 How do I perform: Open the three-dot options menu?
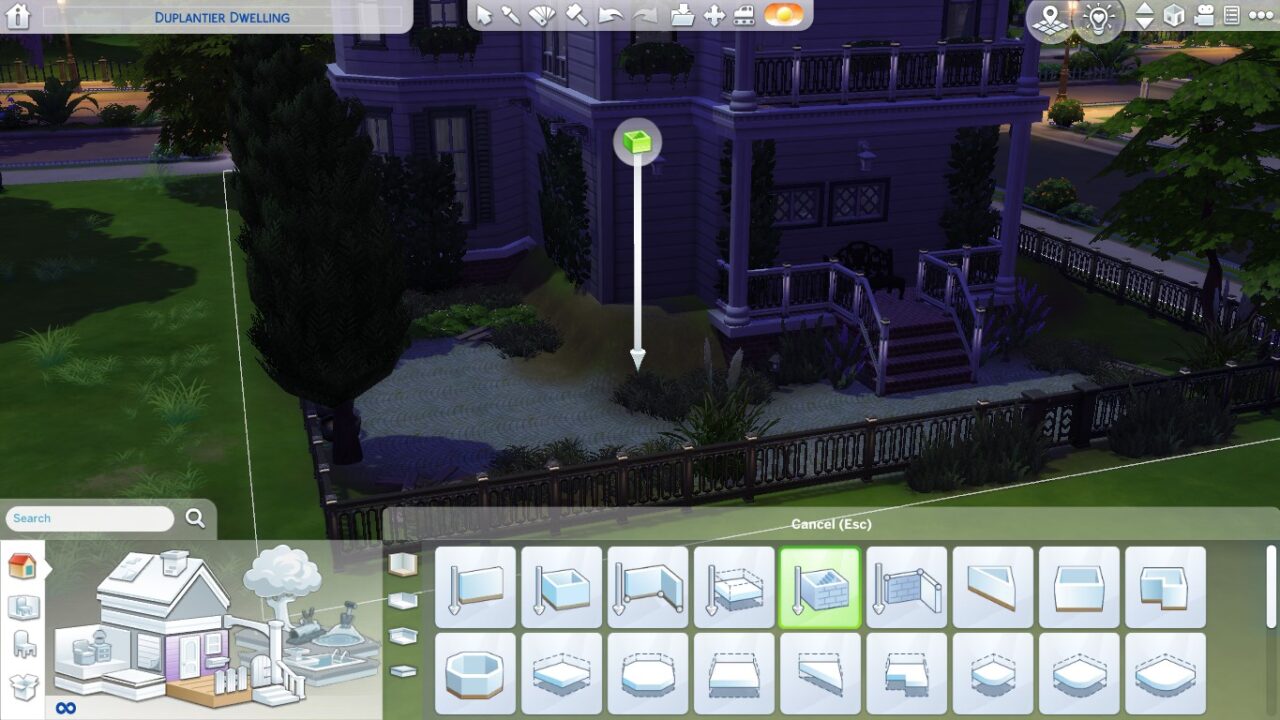click(x=1262, y=16)
